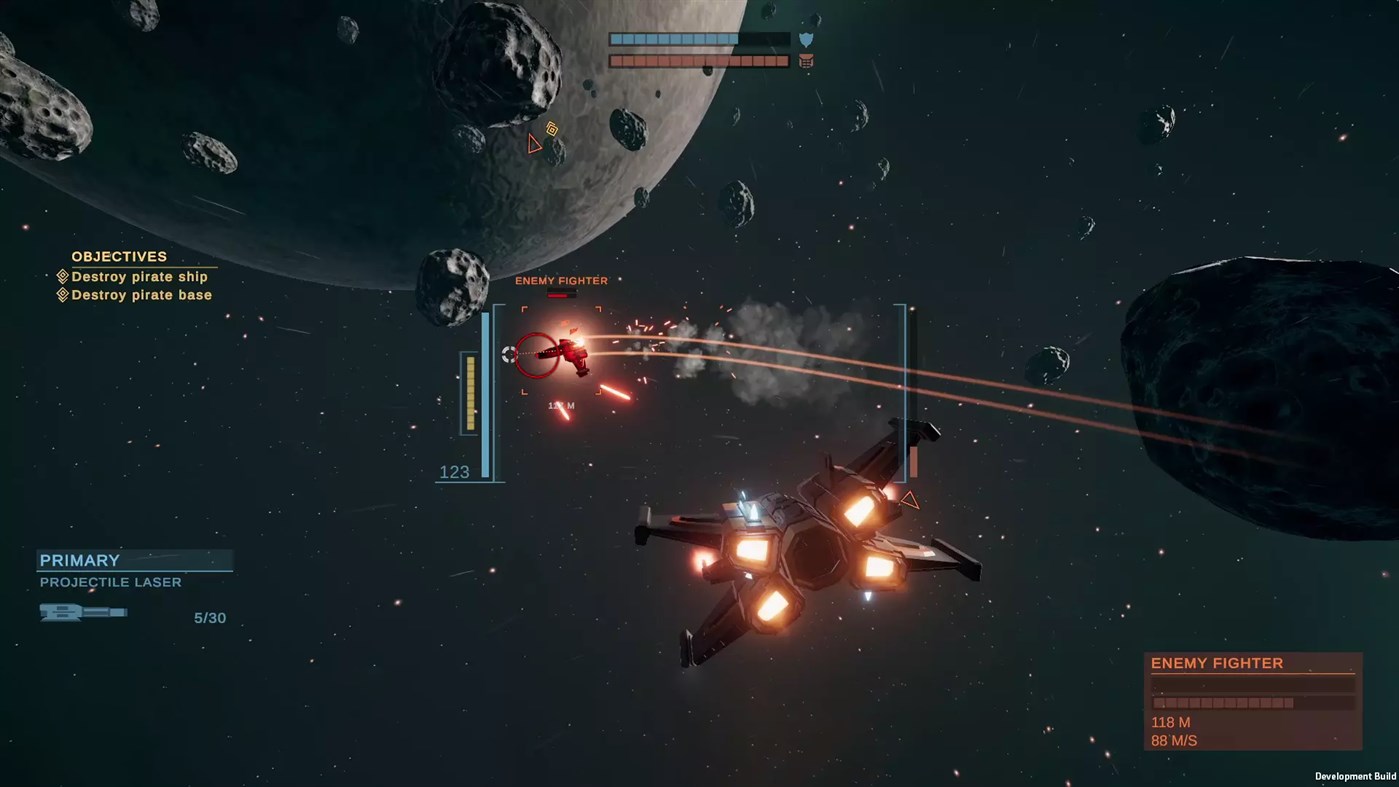Click the orange triangle lead indicator near your ship
Image resolution: width=1399 pixels, height=787 pixels.
(x=910, y=500)
